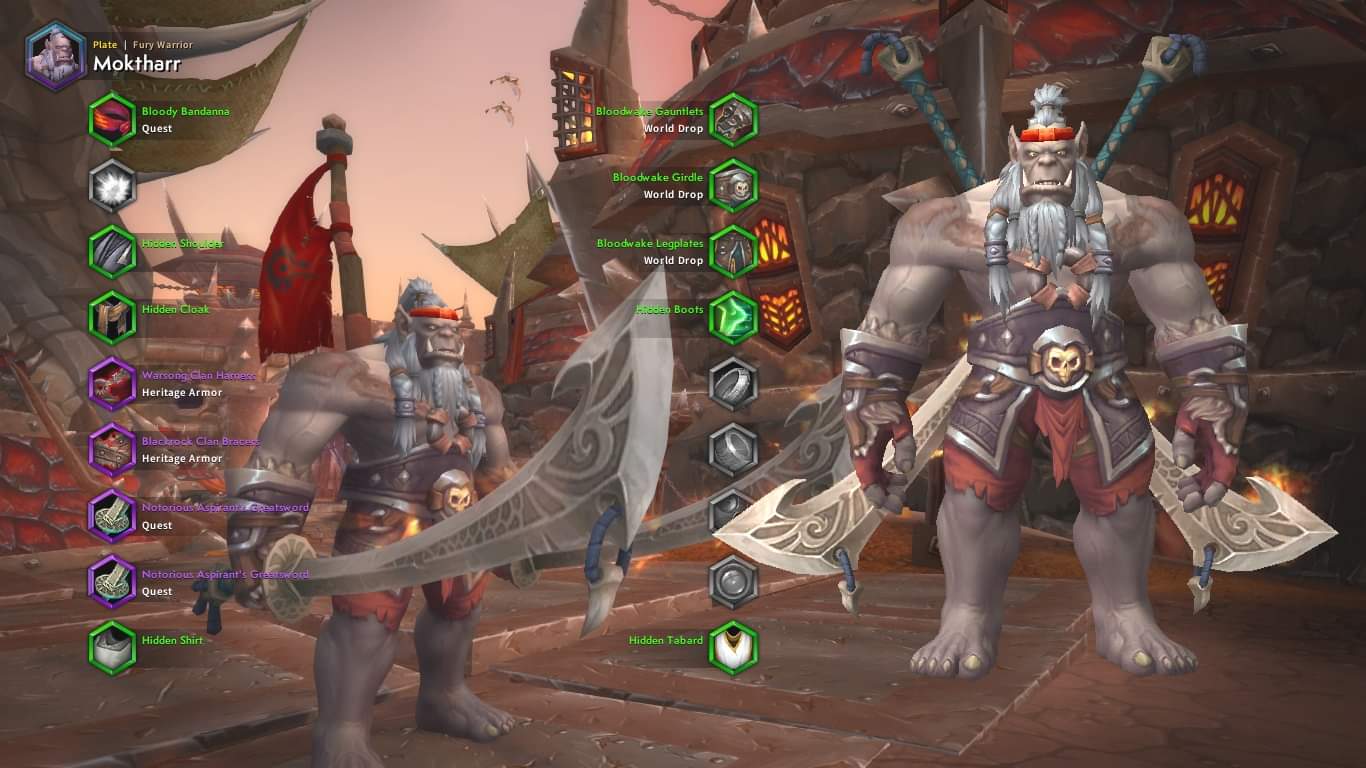The width and height of the screenshot is (1366, 768).
Task: Click the Notorious Aspirant's Greatsword weapon icon
Action: pos(112,516)
